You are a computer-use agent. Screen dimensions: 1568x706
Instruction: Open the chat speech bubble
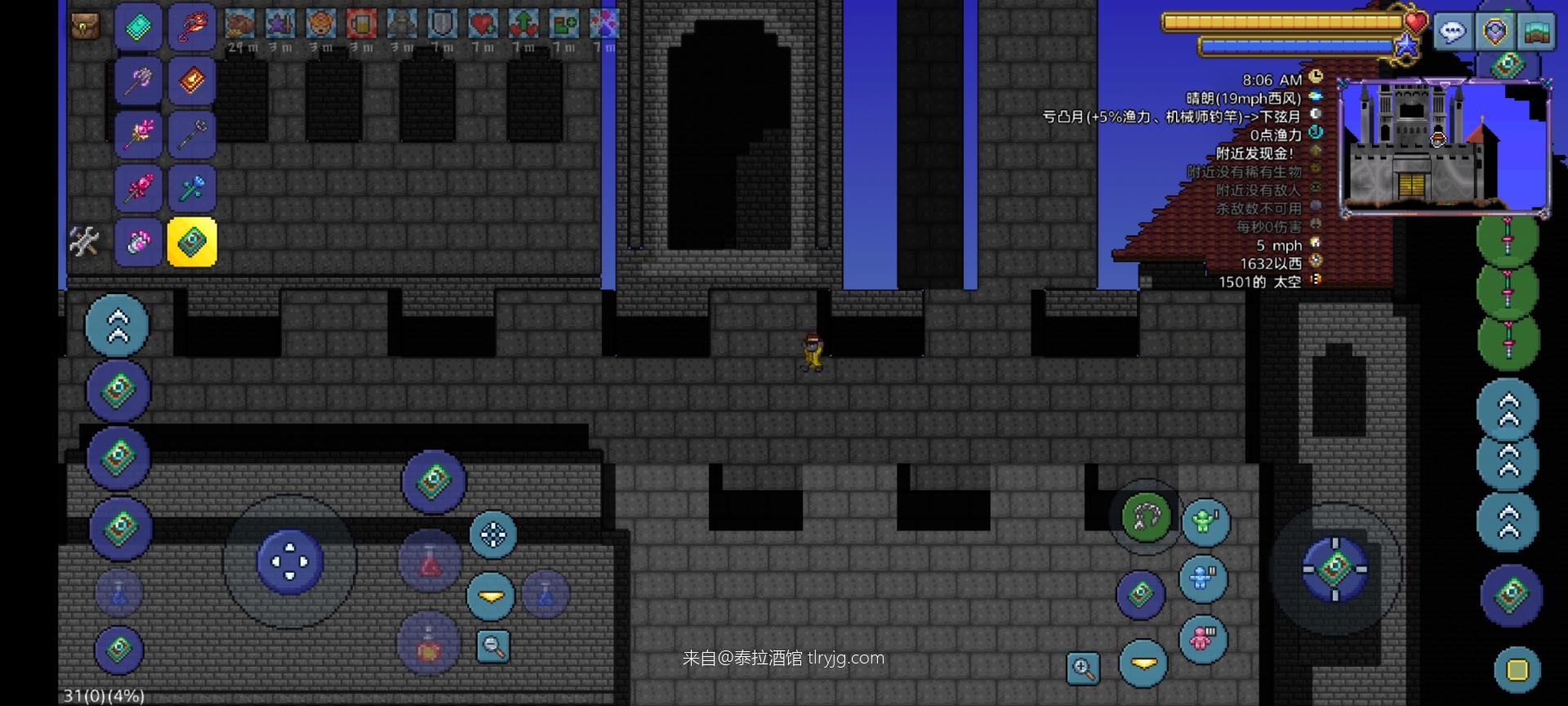tap(1453, 33)
